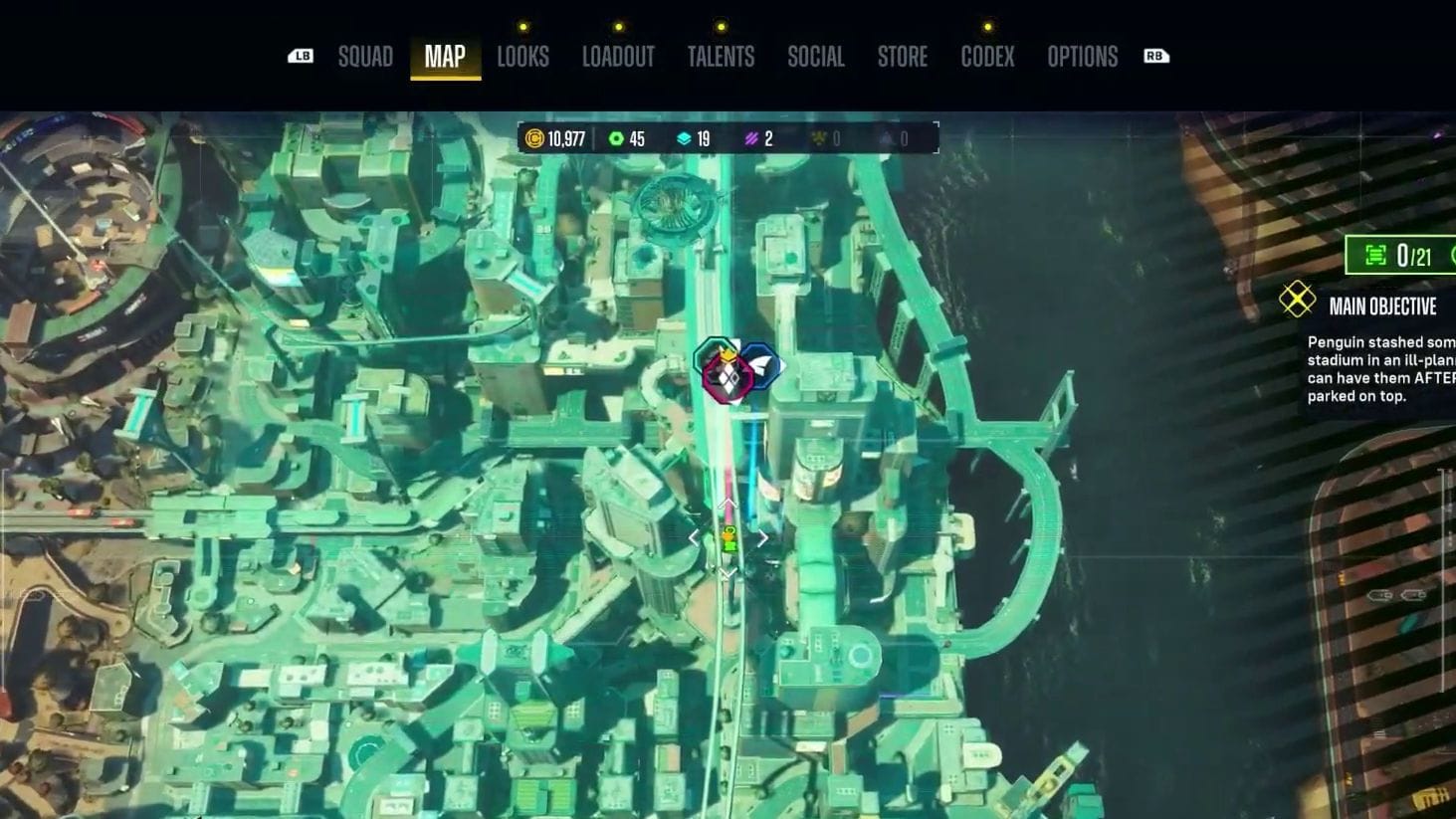Screen dimensions: 1456x819
Task: Click the yellow Main Objective diamond icon
Action: pyautogui.click(x=1296, y=298)
